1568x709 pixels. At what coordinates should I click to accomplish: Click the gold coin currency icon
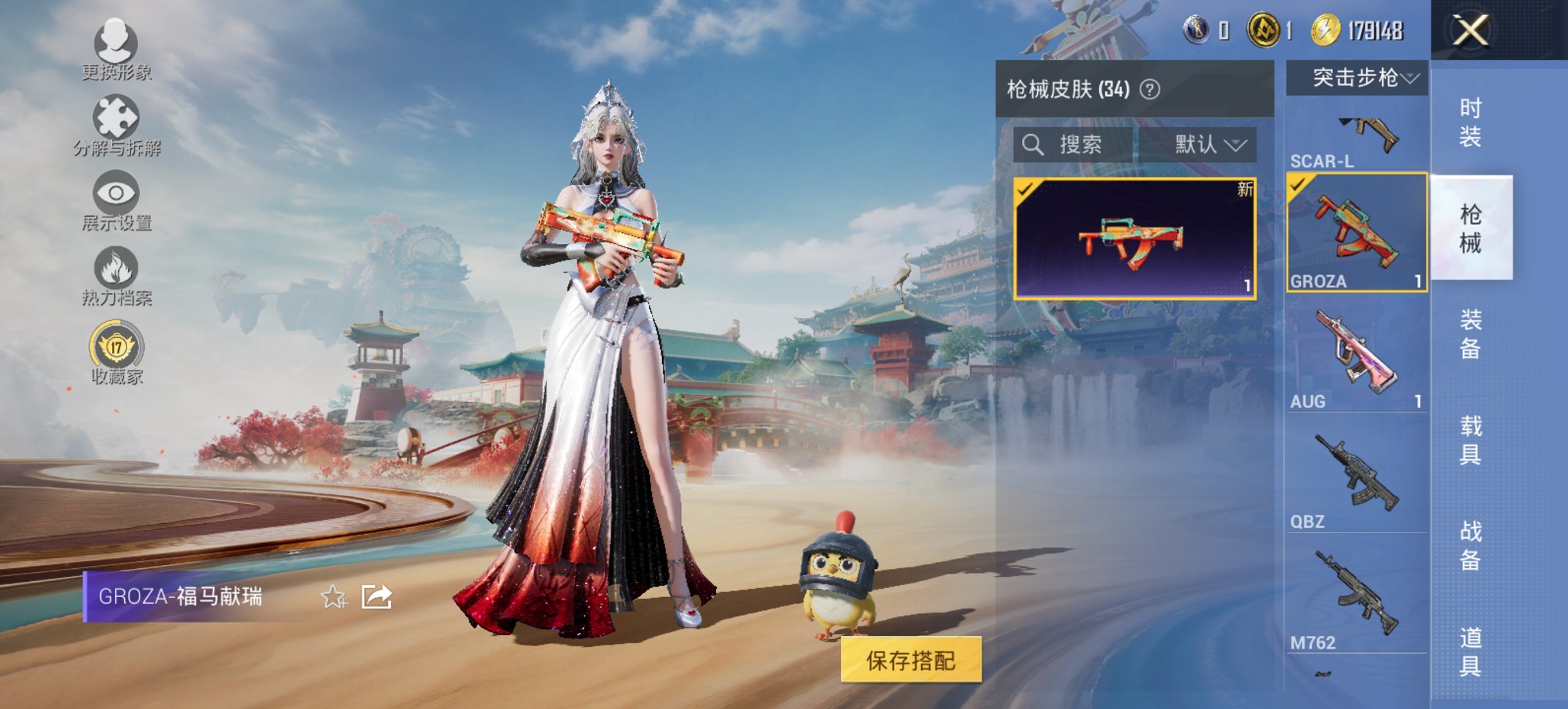(1326, 30)
